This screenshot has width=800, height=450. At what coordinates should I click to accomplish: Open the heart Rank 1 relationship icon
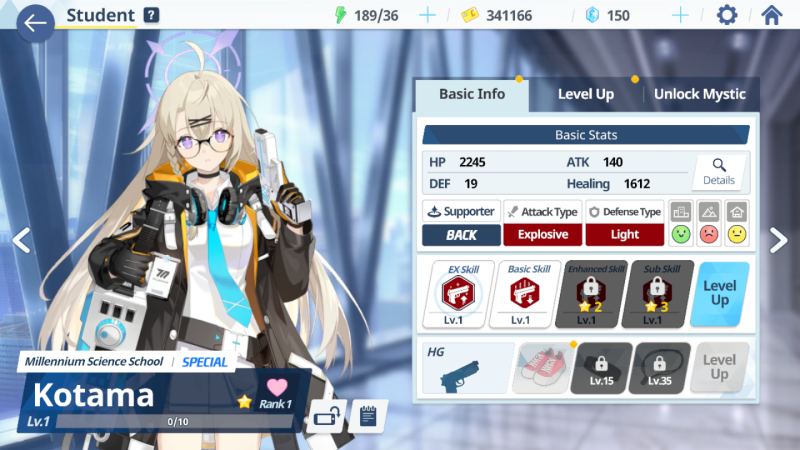click(277, 391)
